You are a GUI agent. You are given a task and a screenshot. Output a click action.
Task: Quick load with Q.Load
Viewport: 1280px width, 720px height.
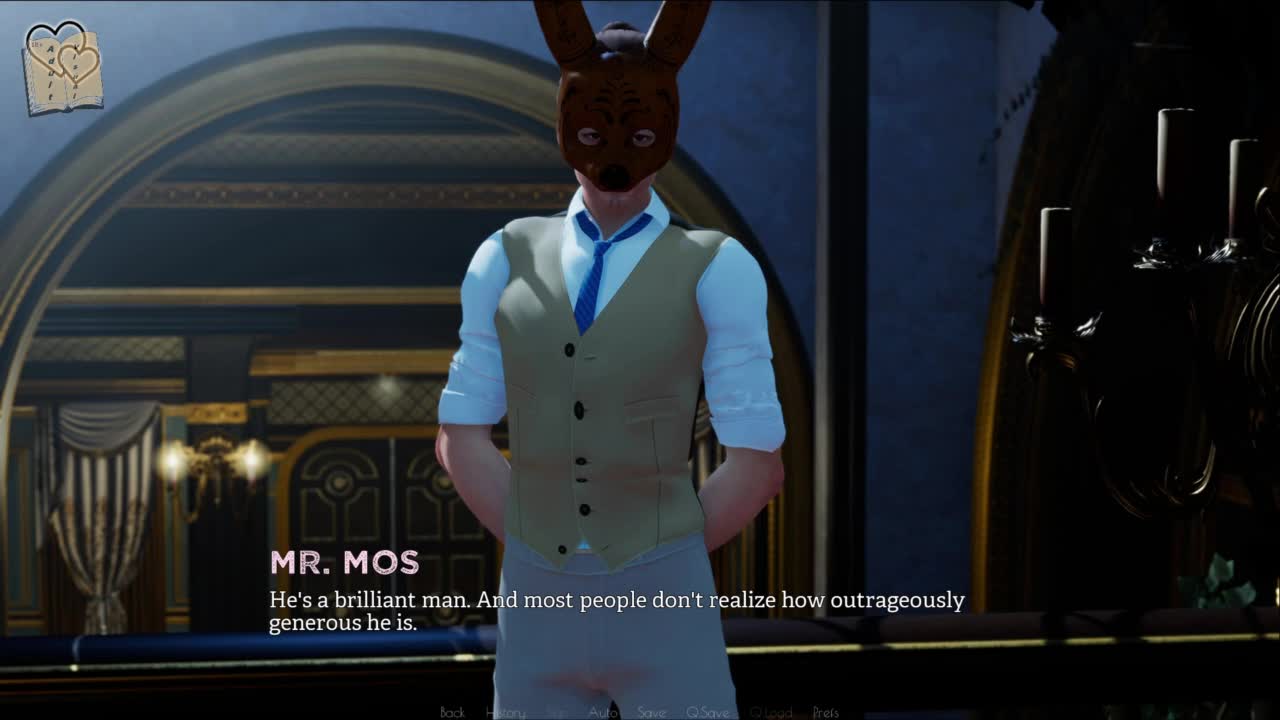coord(770,712)
